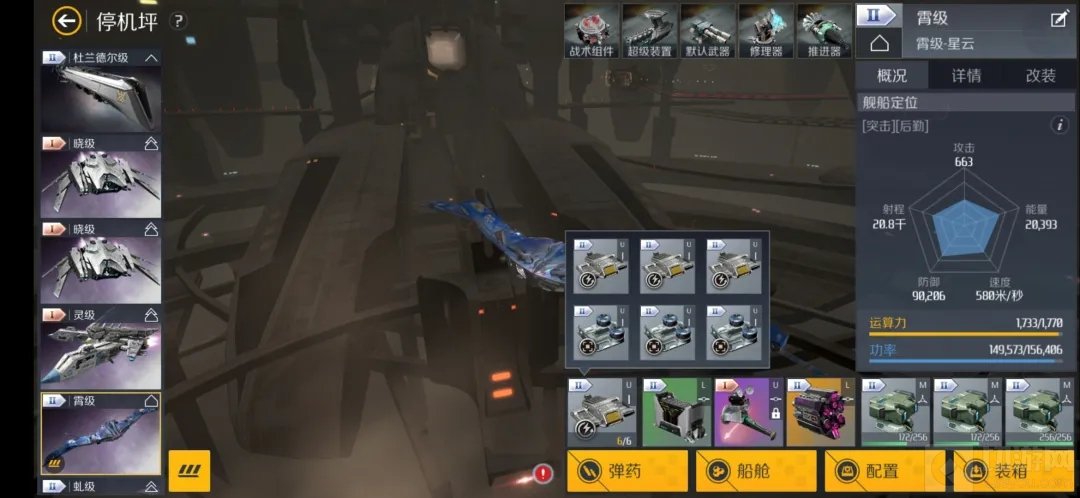Viewport: 1080px width, 498px height.
Task: Select the 推进器 category
Action: coord(823,31)
